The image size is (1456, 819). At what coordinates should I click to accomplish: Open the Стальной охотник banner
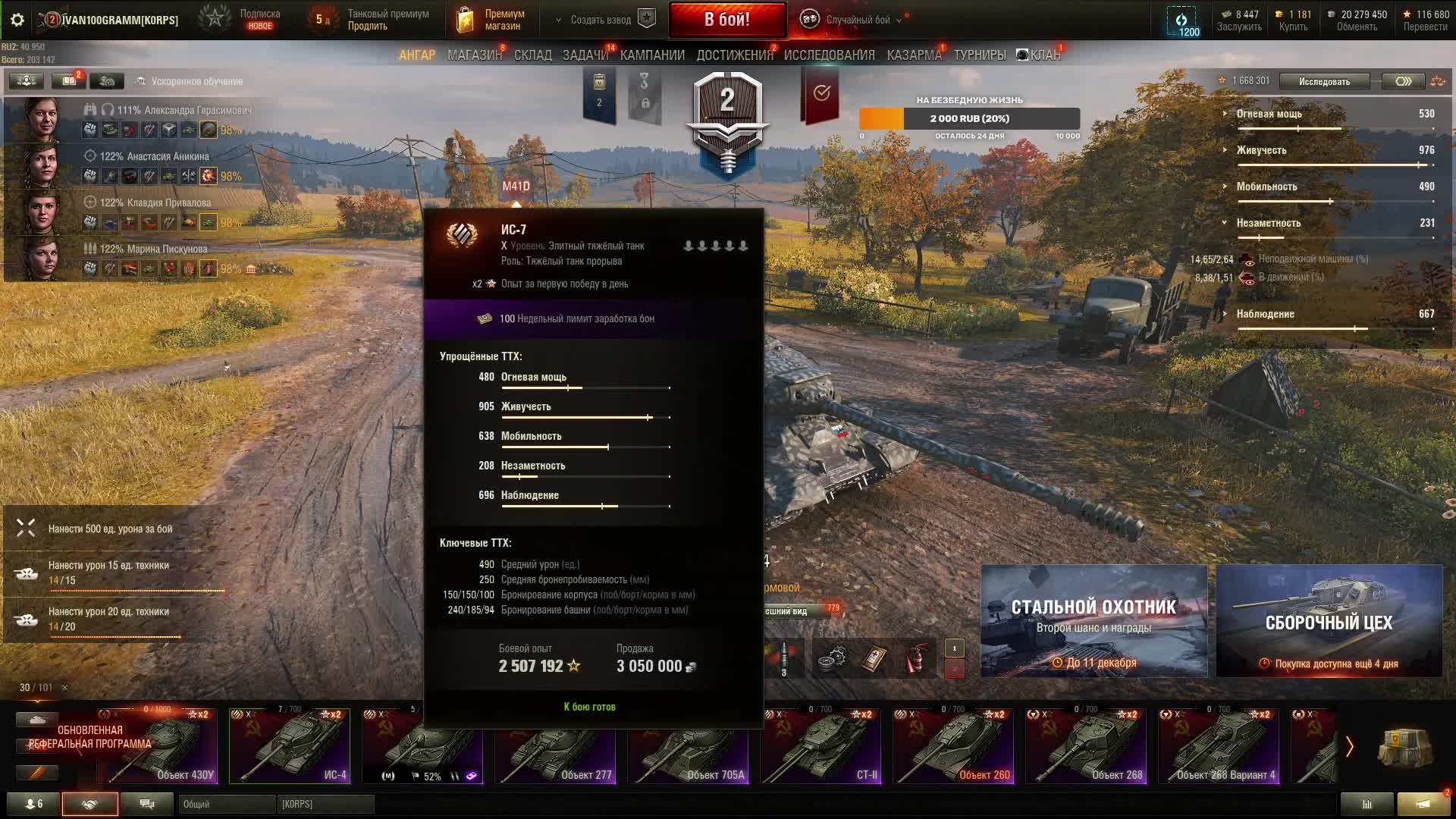coord(1094,620)
